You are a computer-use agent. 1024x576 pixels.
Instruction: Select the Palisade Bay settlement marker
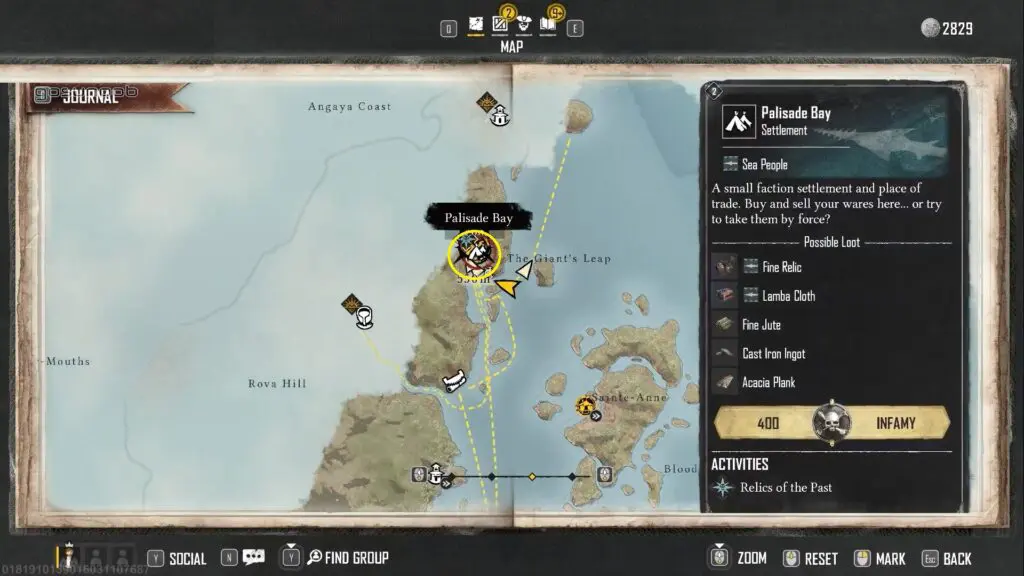pyautogui.click(x=473, y=253)
